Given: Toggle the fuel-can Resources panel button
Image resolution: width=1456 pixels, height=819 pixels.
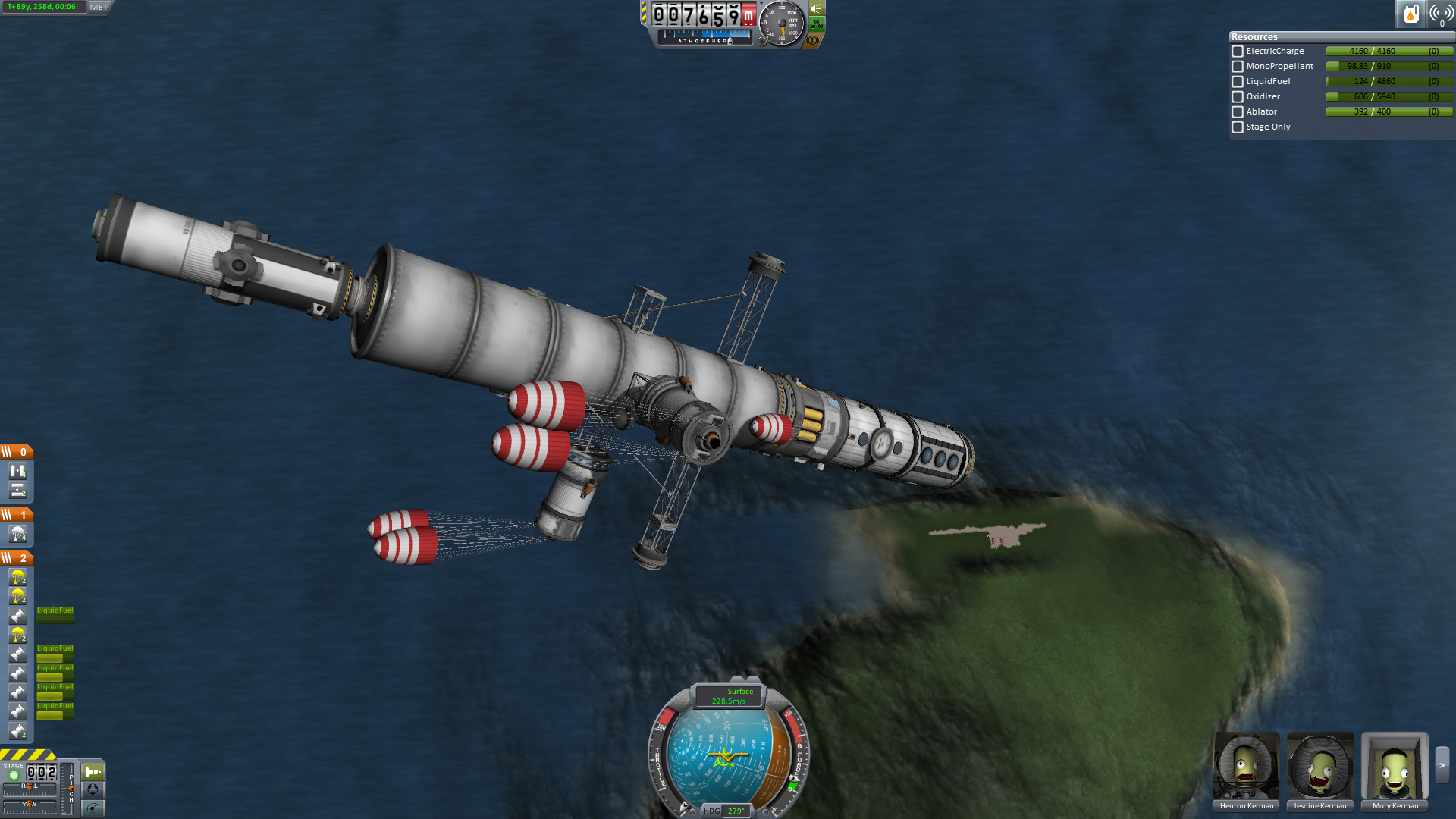Looking at the screenshot, I should (1410, 14).
